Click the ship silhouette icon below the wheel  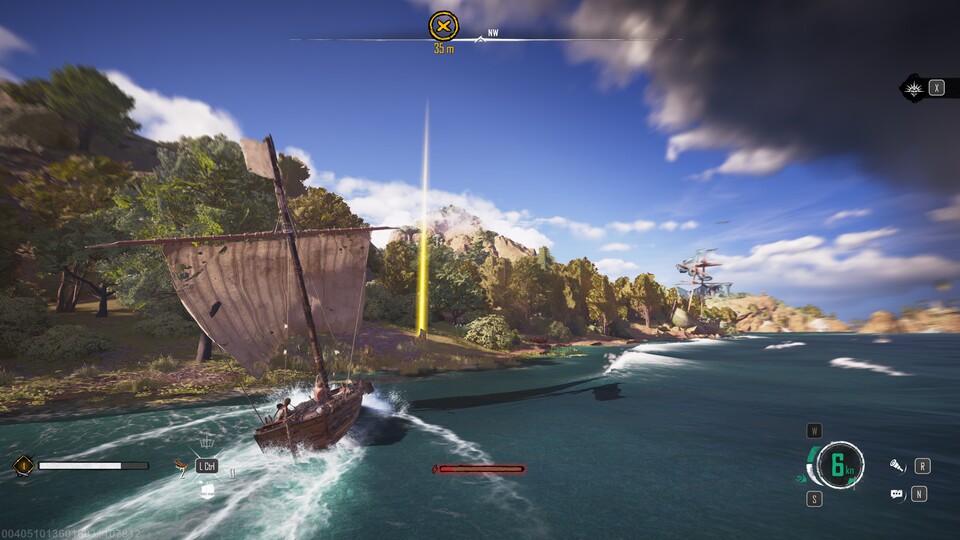[207, 490]
